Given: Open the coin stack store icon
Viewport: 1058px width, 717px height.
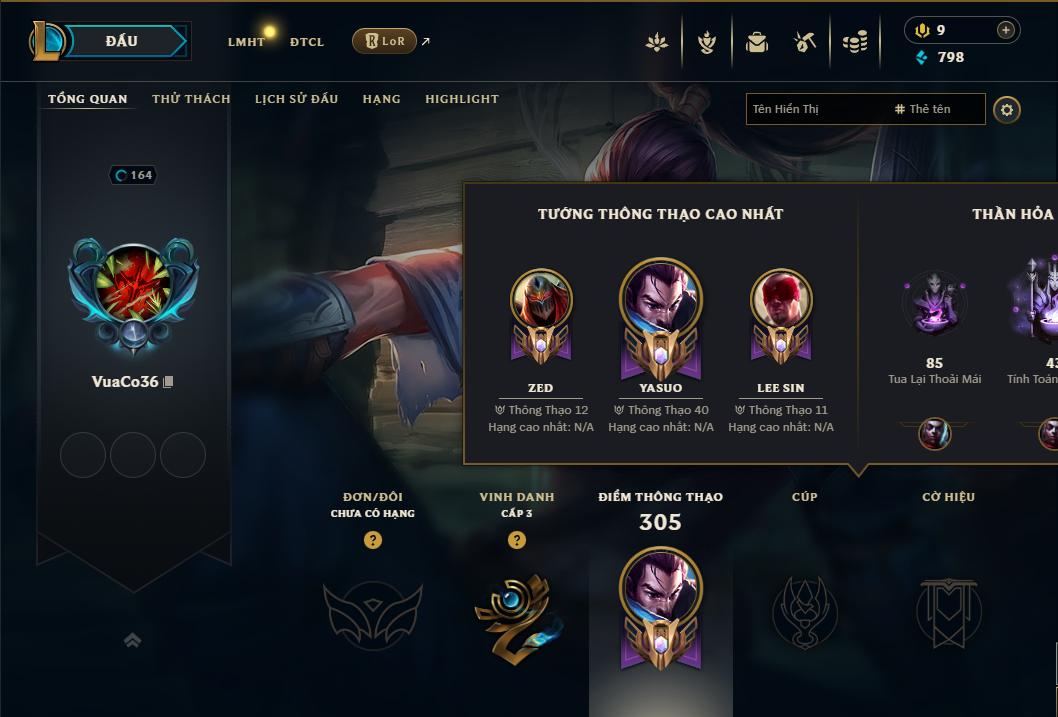Looking at the screenshot, I should click(x=855, y=42).
